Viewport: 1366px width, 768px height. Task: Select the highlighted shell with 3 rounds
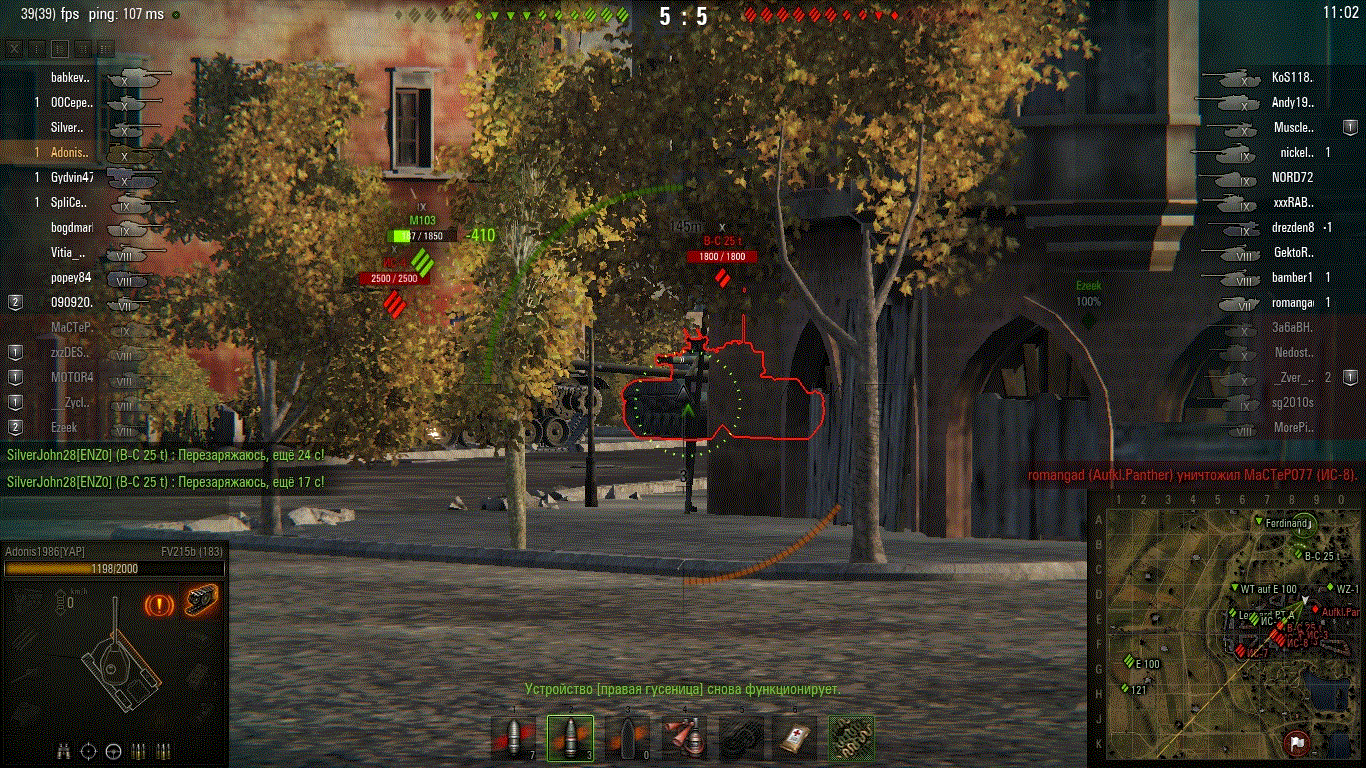coord(570,738)
